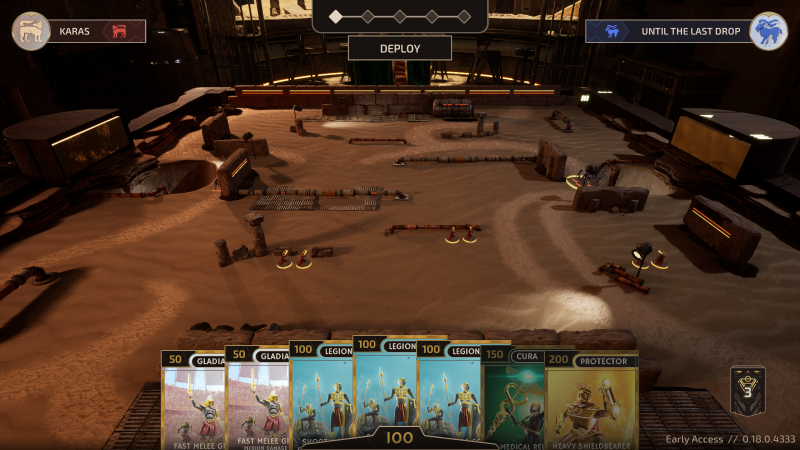Click the DEPLOY button
The width and height of the screenshot is (800, 450).
[400, 48]
